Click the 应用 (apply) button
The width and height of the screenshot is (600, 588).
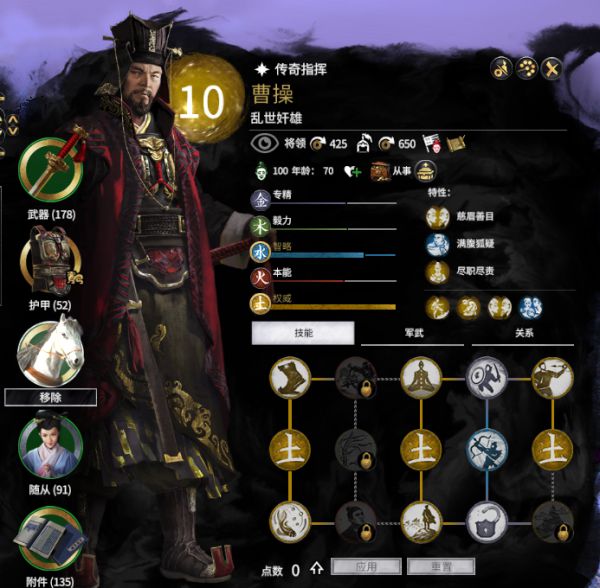tap(366, 567)
